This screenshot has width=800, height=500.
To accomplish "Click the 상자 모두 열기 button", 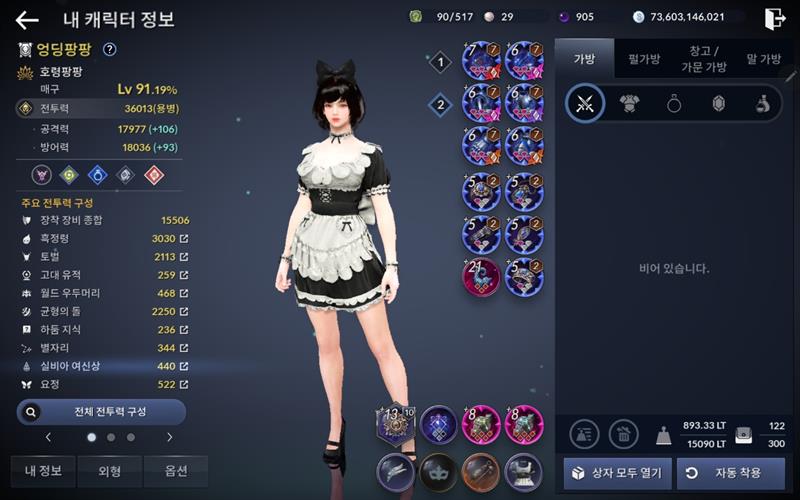I will click(x=617, y=472).
